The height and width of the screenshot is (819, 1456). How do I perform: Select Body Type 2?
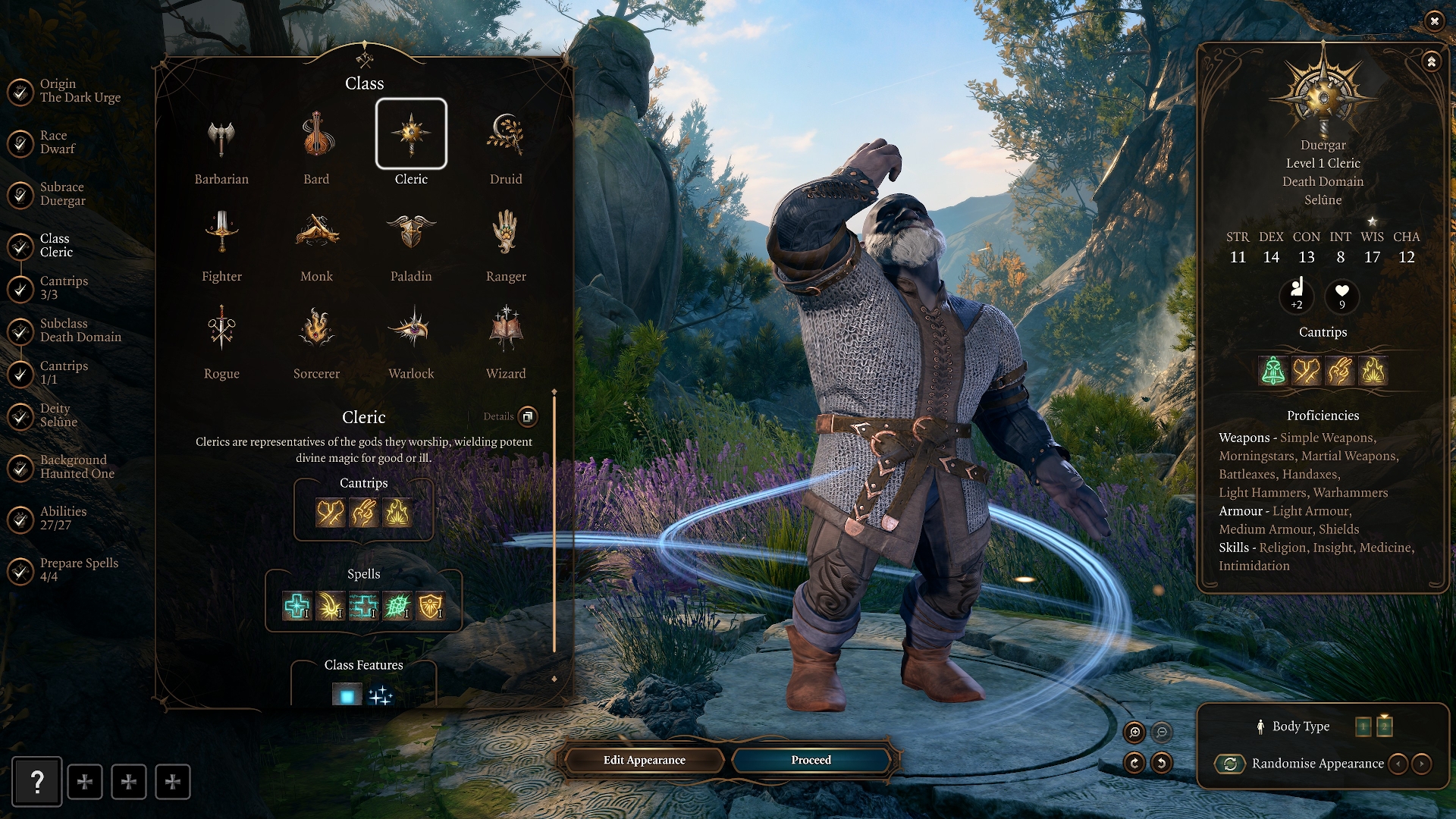pos(1385,726)
